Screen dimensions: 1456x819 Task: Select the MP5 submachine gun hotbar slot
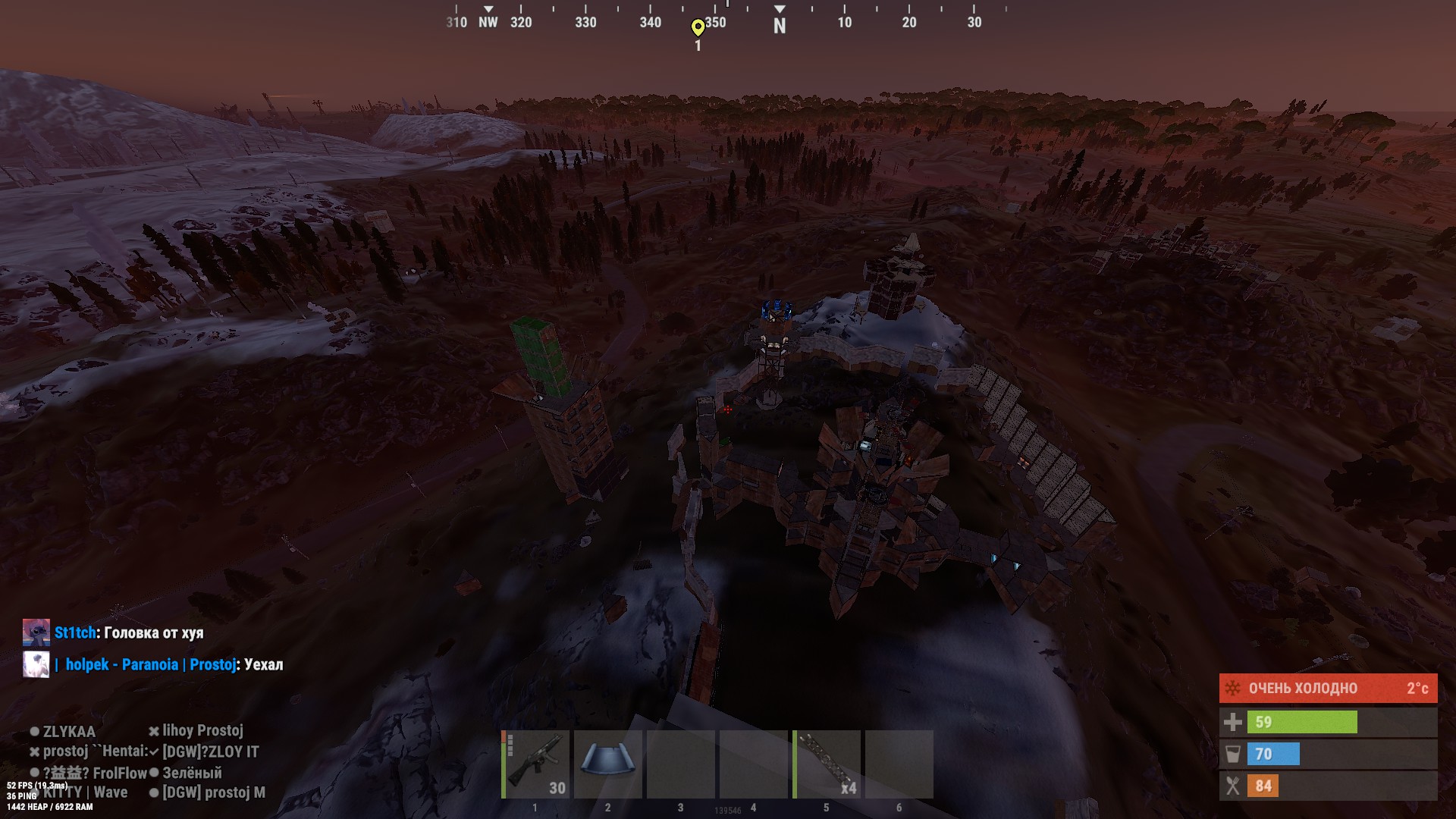pos(536,764)
